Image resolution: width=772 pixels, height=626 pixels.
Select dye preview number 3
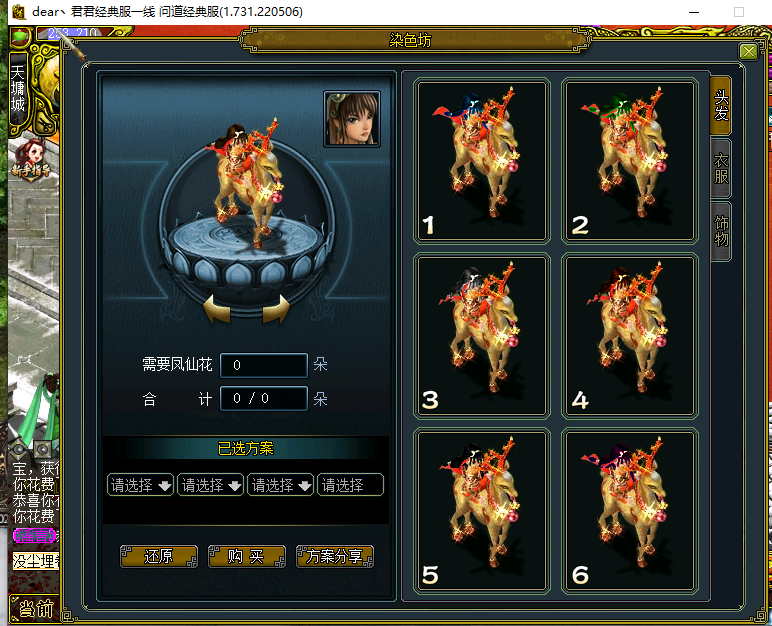tap(481, 336)
